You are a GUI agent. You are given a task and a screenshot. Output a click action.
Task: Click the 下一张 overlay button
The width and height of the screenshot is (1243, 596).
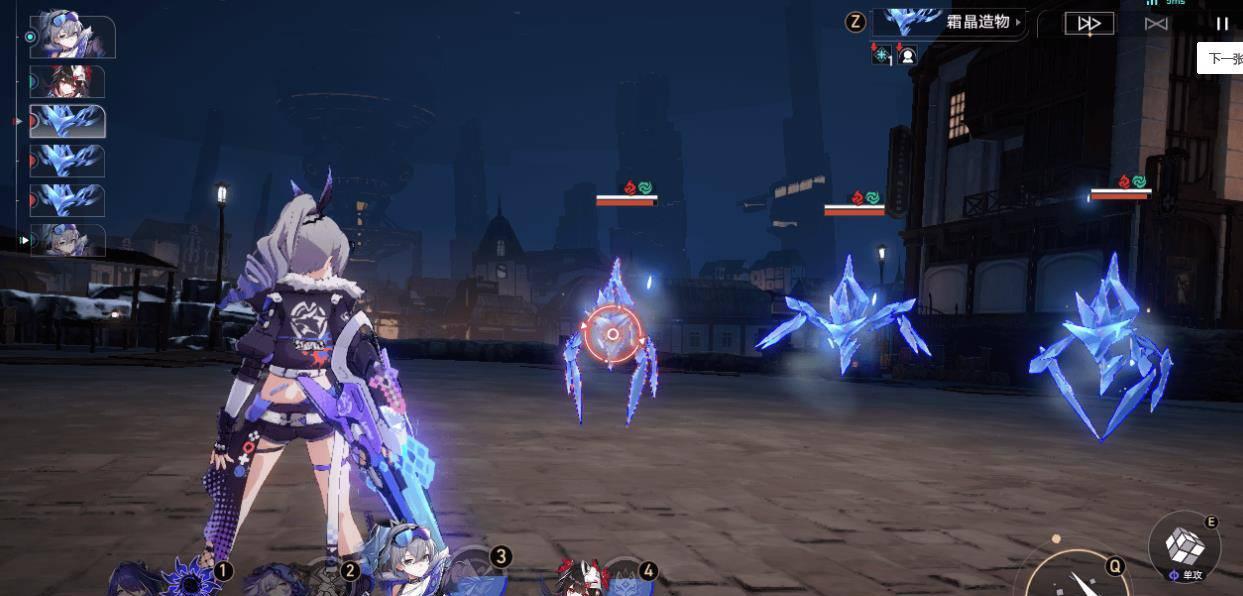1222,58
